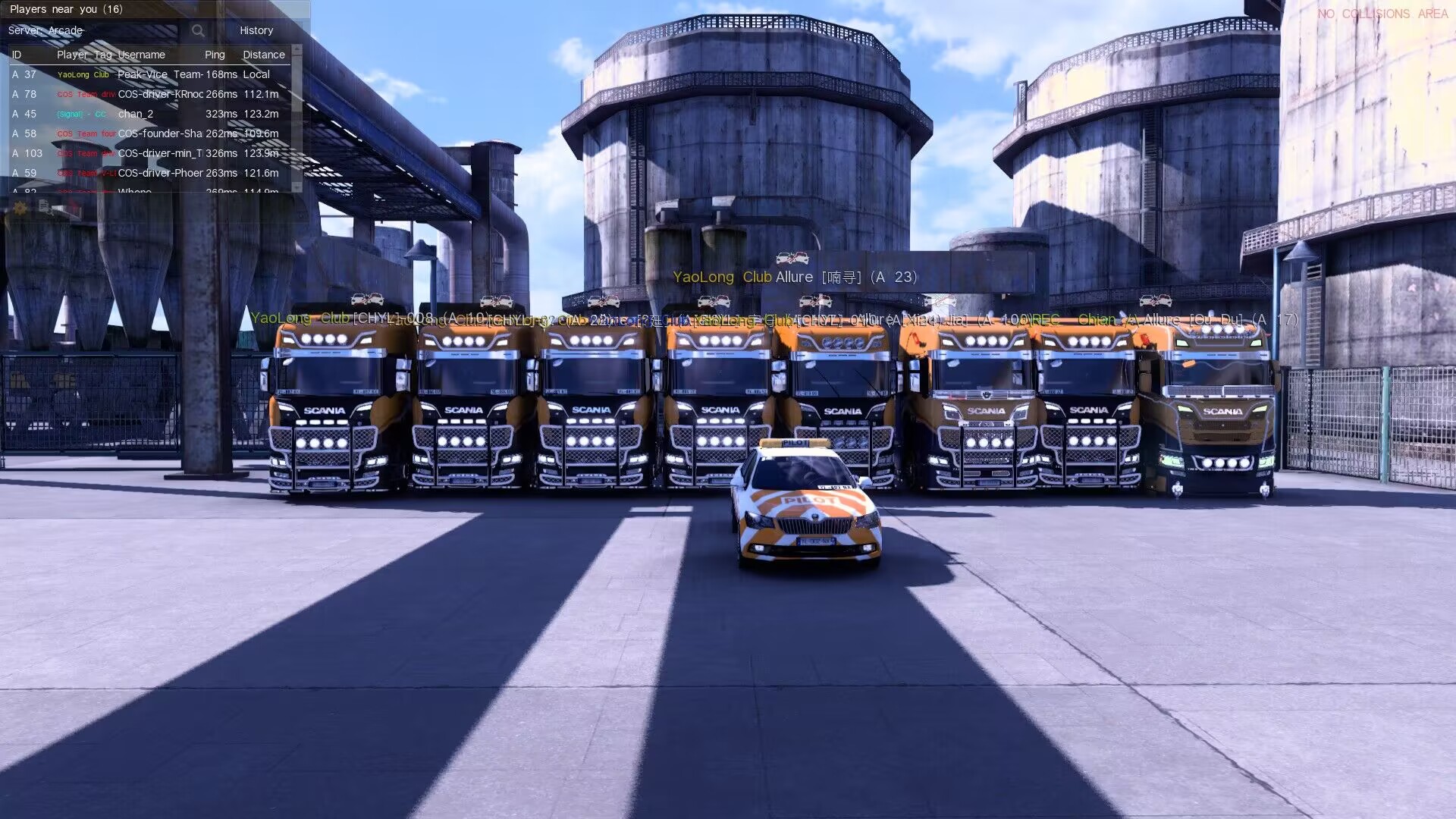Viewport: 1456px width, 819px height.
Task: Open the History tab in players panel
Action: pos(256,30)
